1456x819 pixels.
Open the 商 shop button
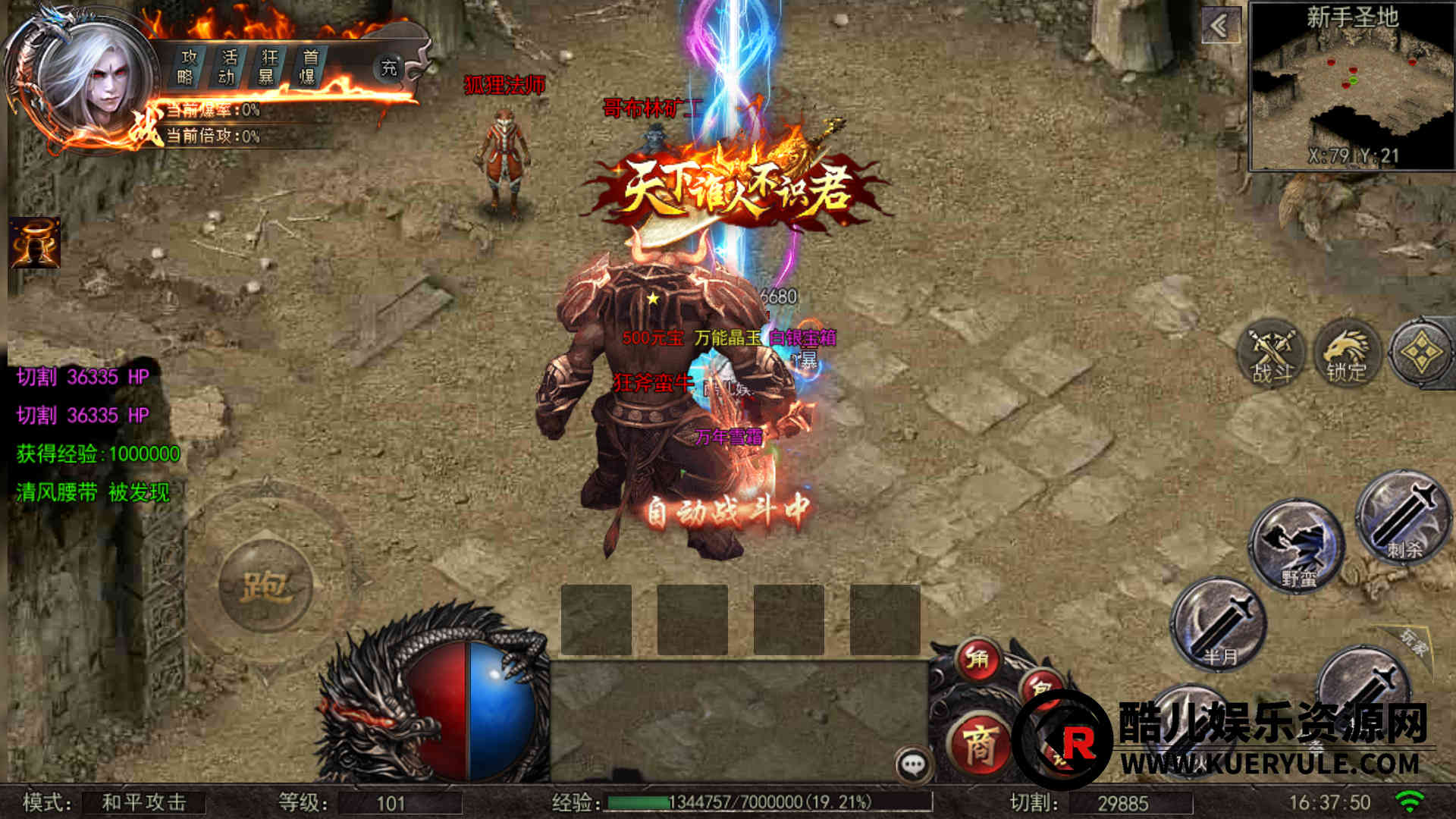pyautogui.click(x=980, y=745)
